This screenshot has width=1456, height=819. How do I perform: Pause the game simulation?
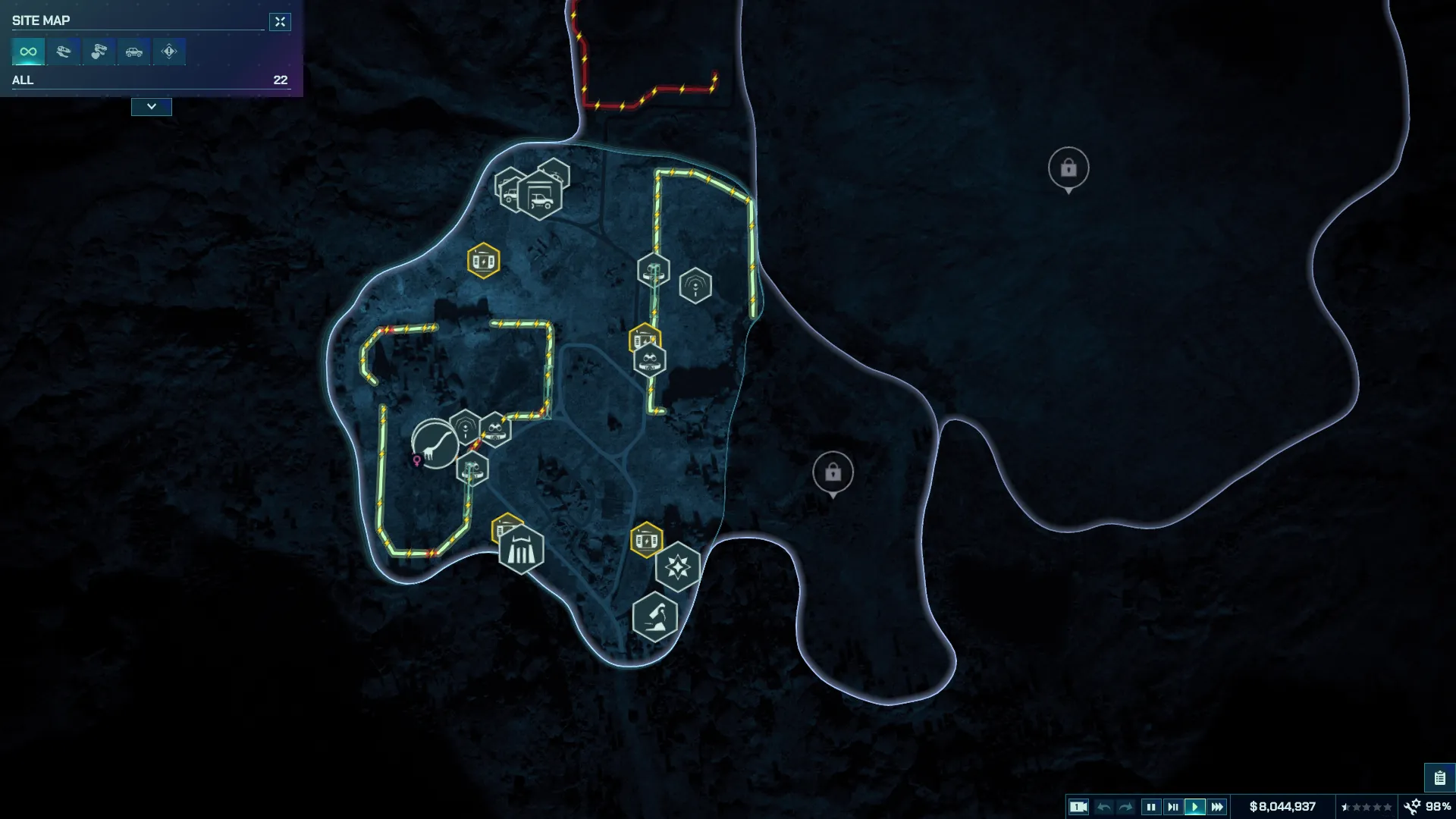click(x=1151, y=806)
